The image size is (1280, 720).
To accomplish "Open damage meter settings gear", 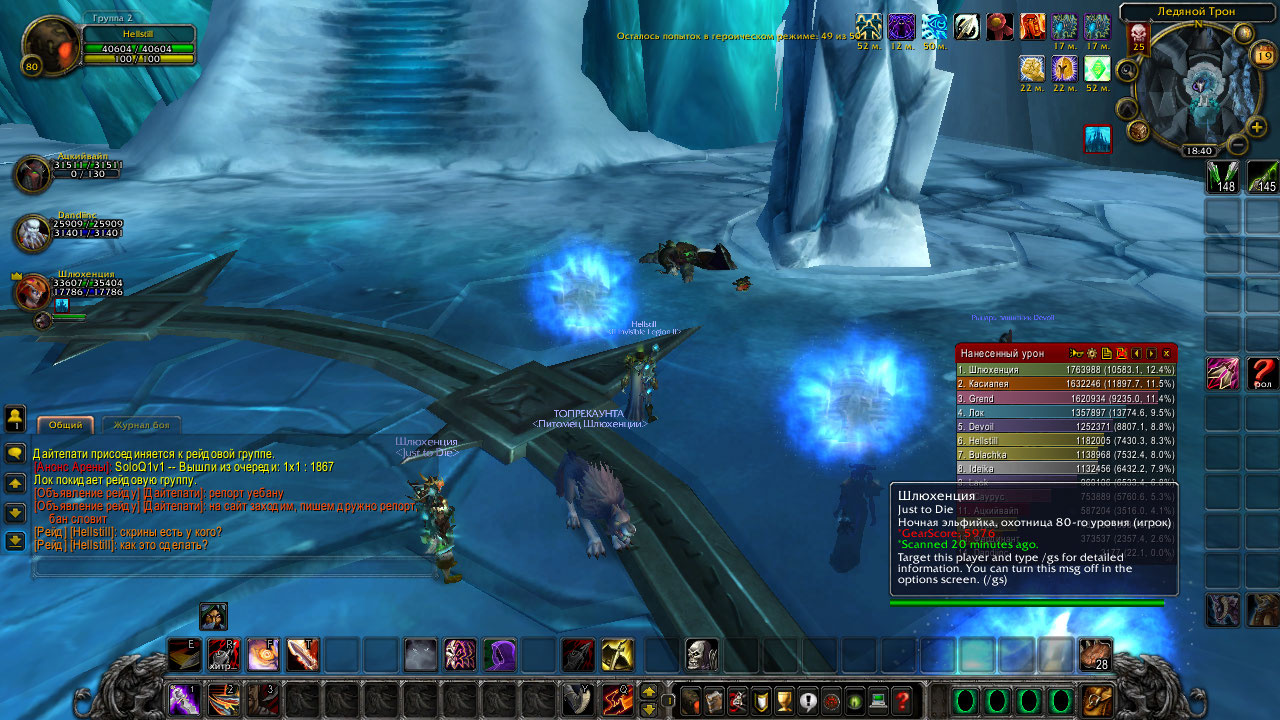I will coord(1092,353).
